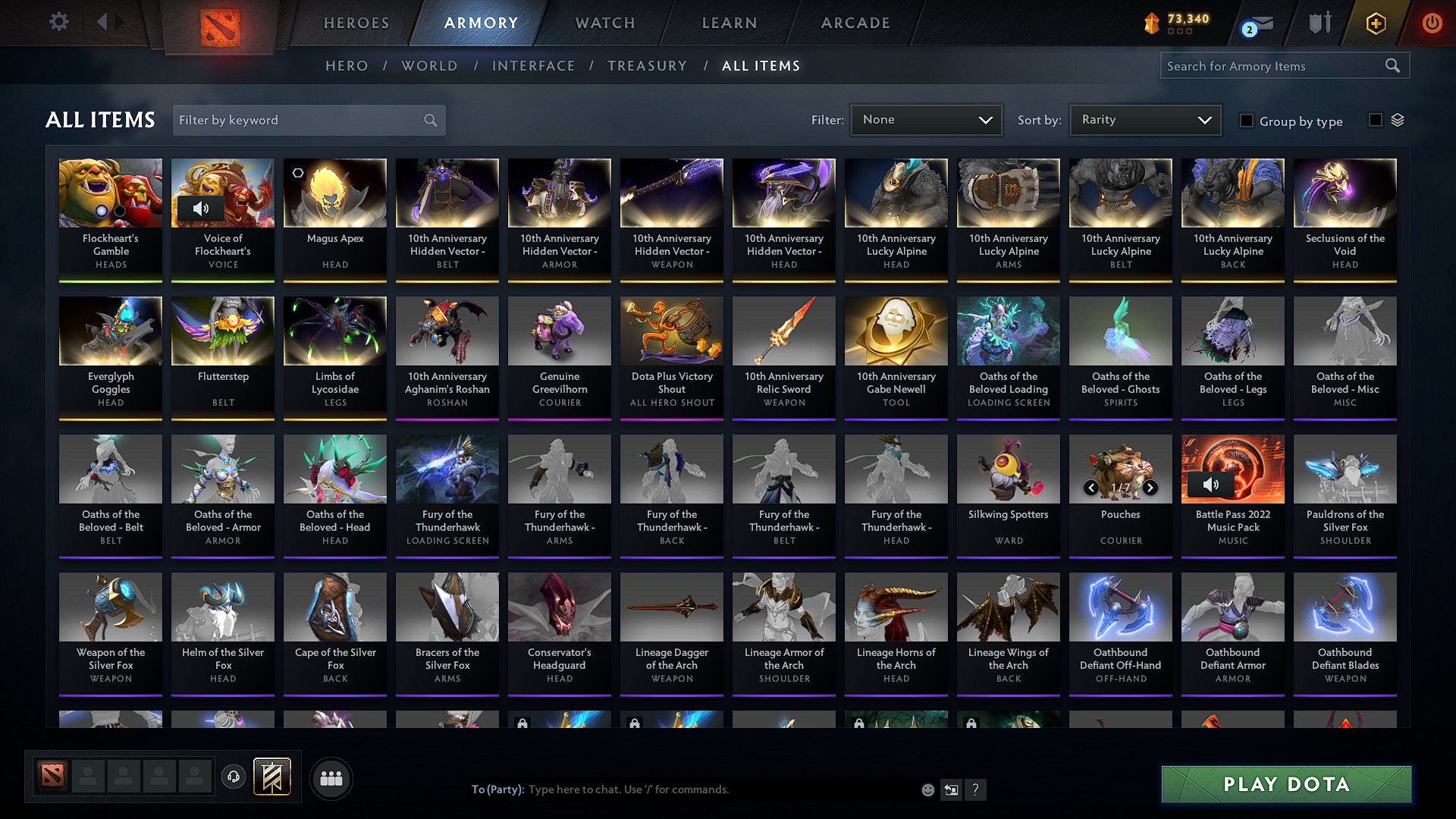1456x819 pixels.
Task: Open voice chat headset icon
Action: click(233, 777)
